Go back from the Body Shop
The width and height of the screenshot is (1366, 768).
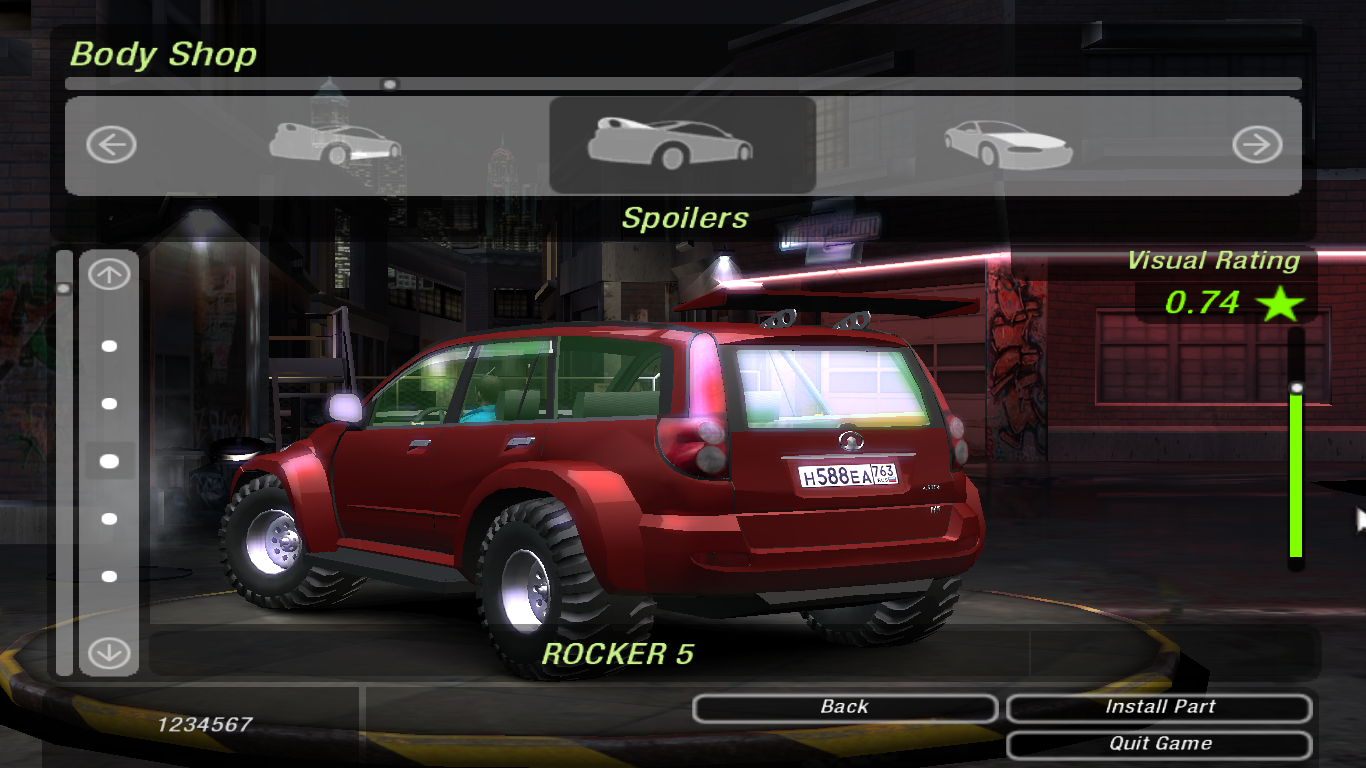click(844, 707)
